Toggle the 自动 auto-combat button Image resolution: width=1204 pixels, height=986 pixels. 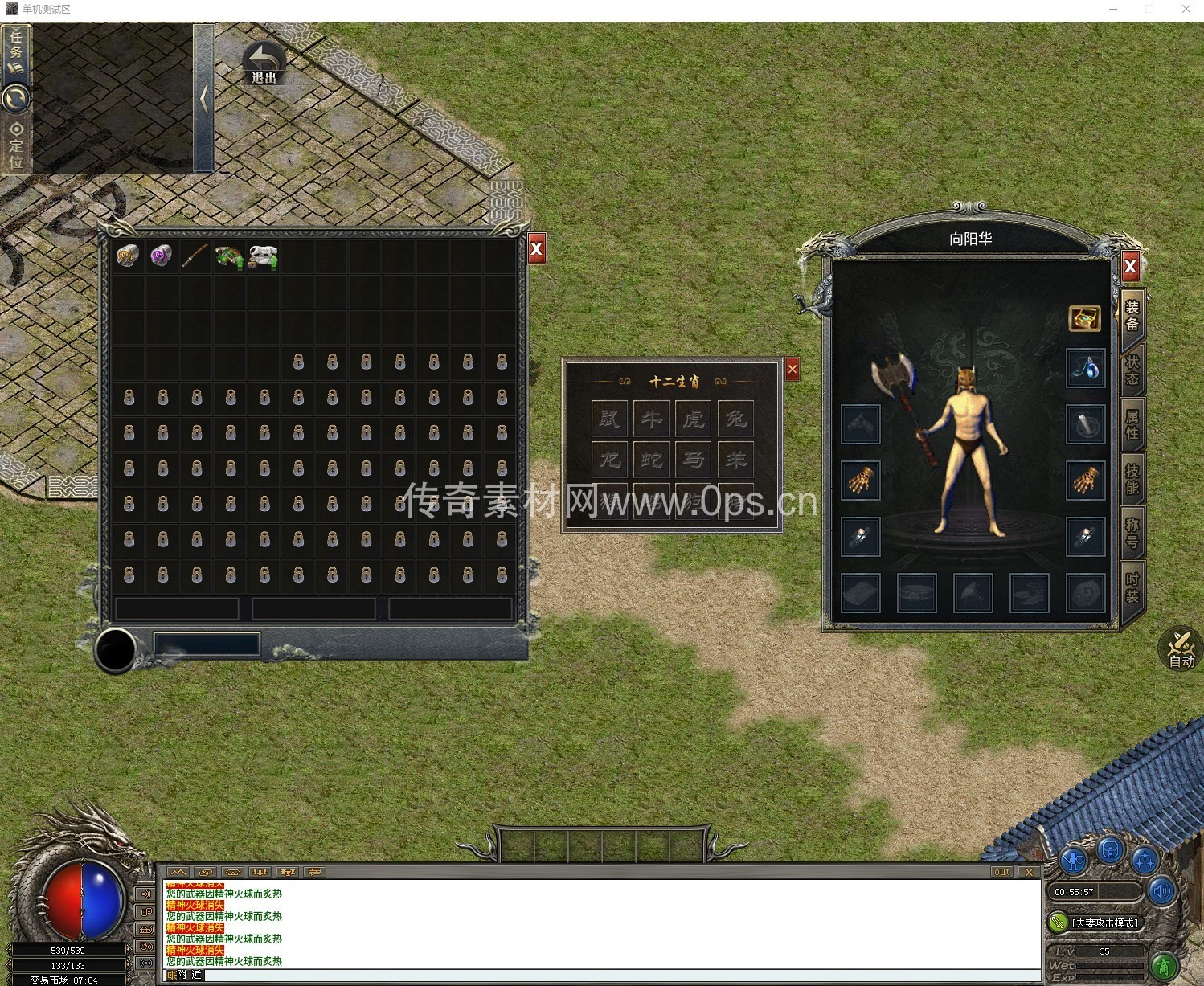point(1181,649)
